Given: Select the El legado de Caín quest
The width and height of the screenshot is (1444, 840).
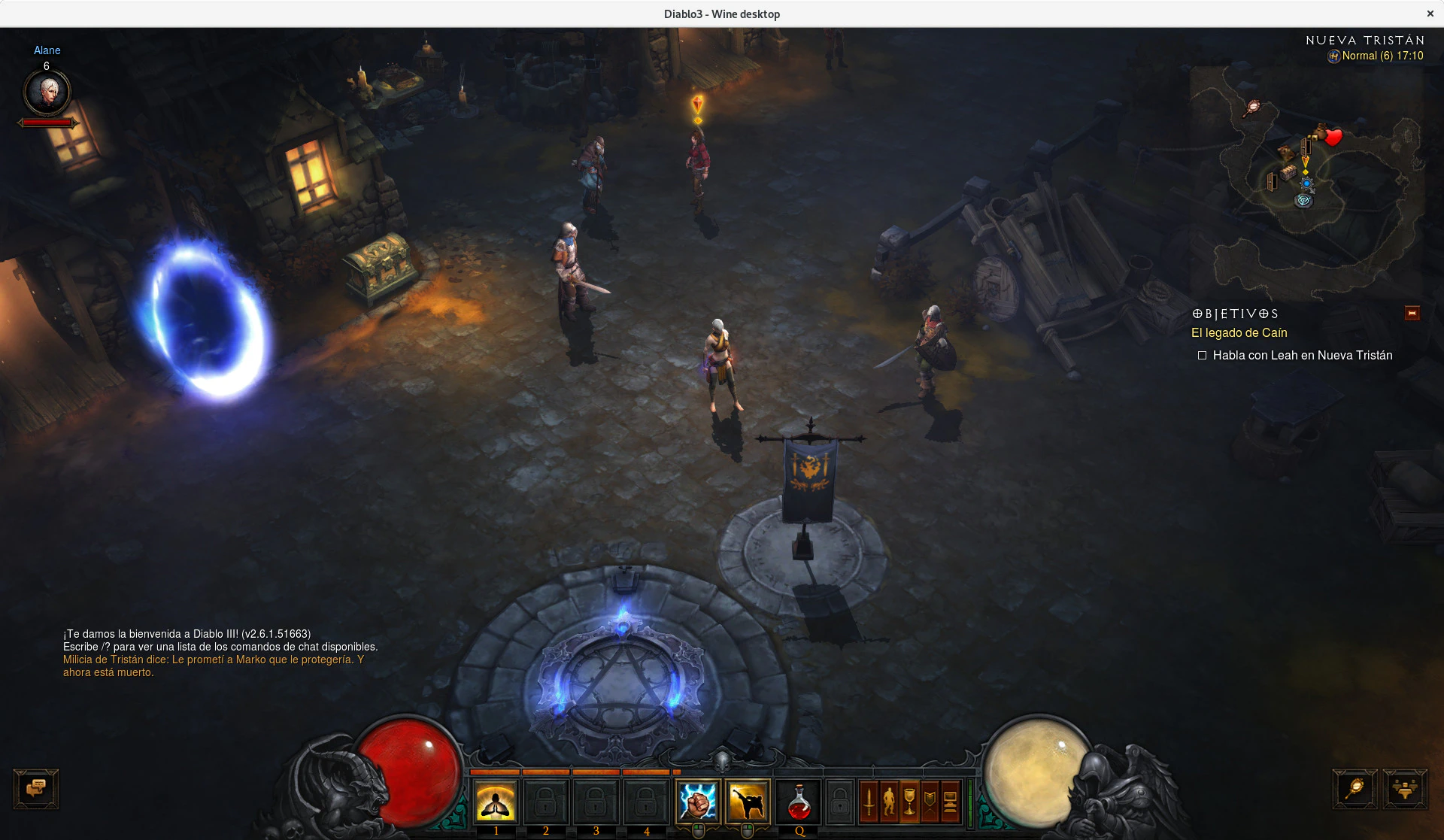Looking at the screenshot, I should pyautogui.click(x=1239, y=332).
